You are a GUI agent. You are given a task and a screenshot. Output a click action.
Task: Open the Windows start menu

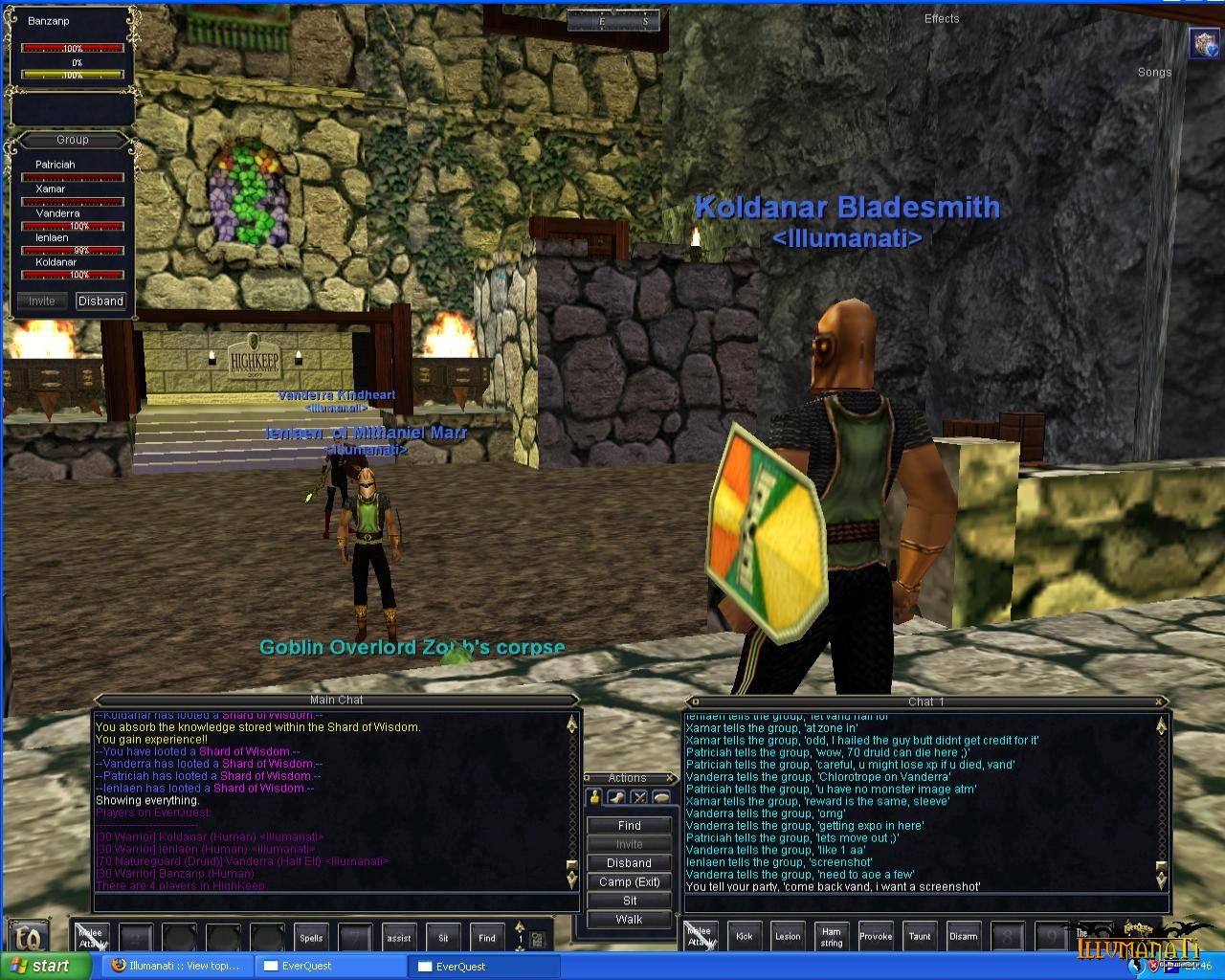44,967
